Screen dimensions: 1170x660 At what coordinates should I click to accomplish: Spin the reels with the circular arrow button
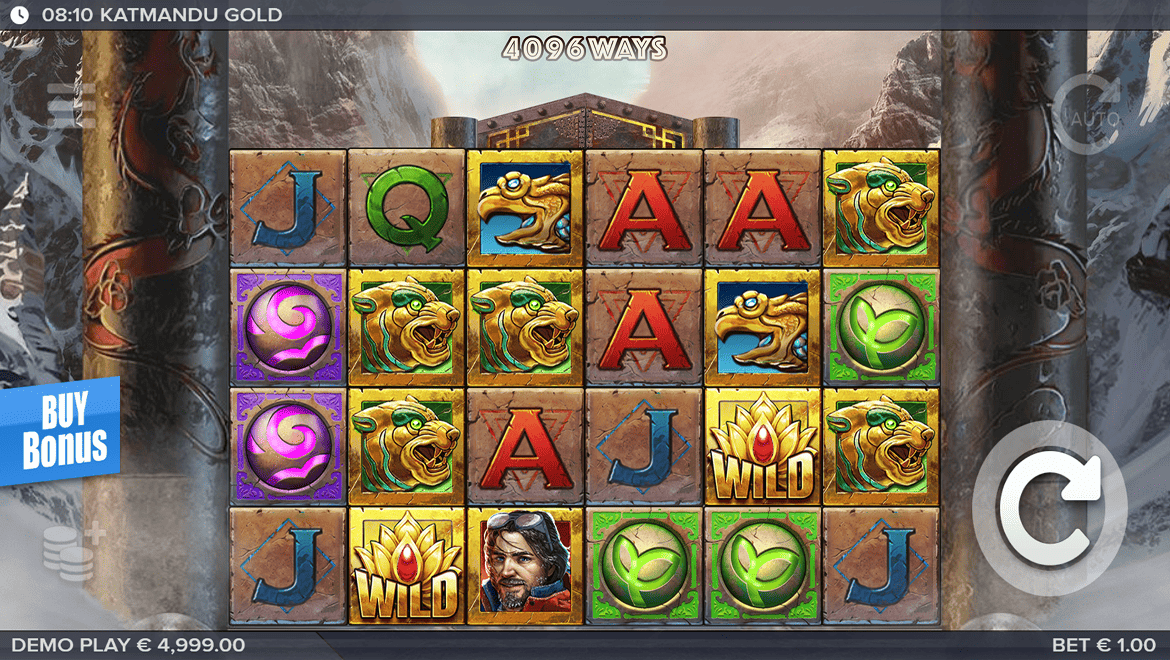(x=1049, y=509)
